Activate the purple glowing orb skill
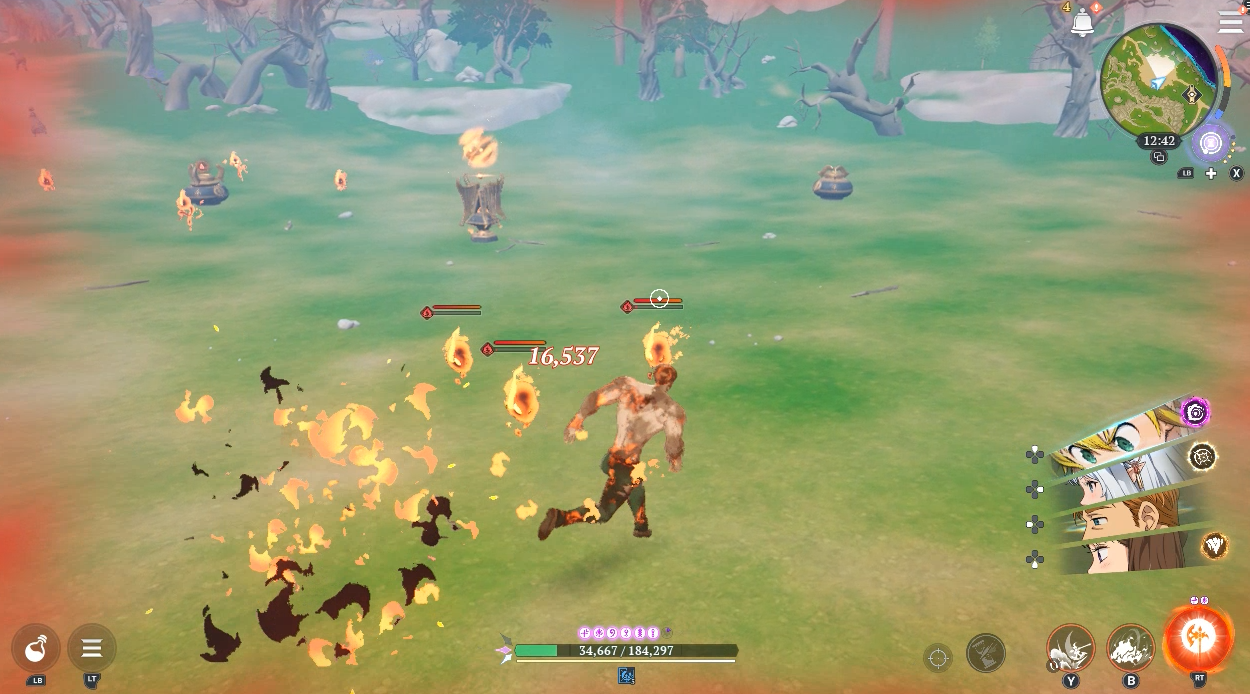The width and height of the screenshot is (1250, 694). click(1211, 143)
